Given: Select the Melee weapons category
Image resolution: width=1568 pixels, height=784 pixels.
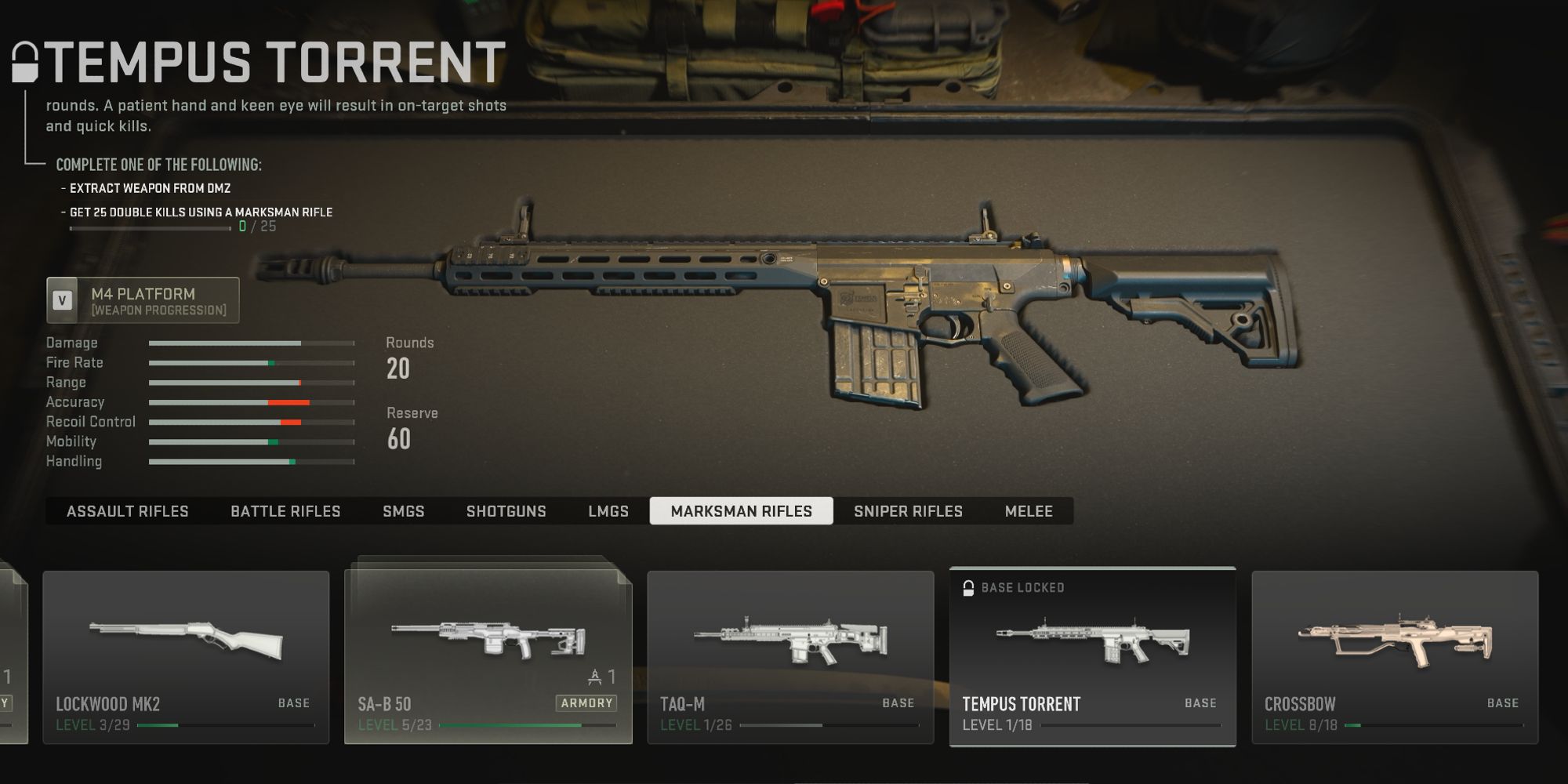Looking at the screenshot, I should click(x=1029, y=510).
